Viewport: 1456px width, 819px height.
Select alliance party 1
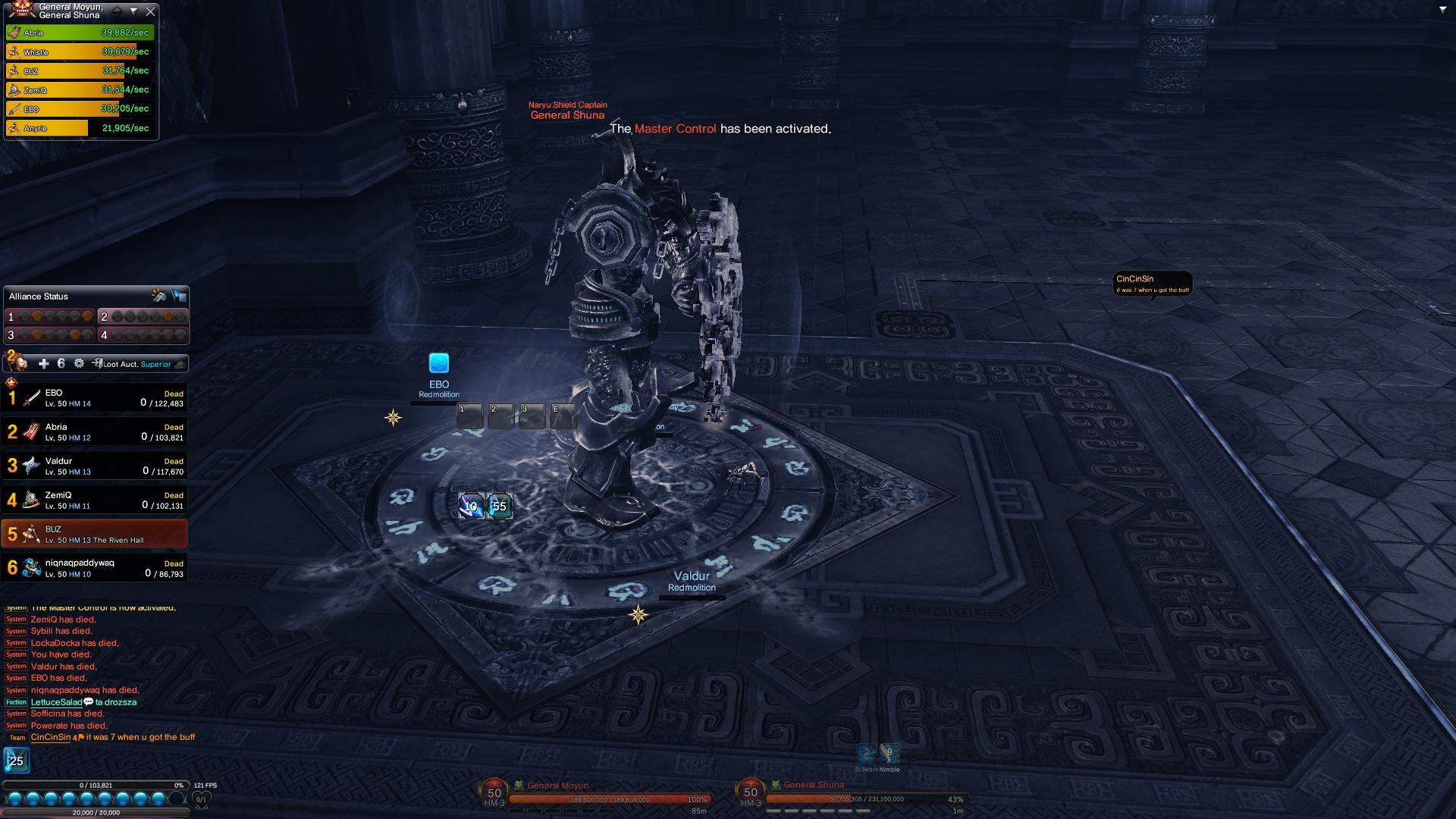(50, 316)
